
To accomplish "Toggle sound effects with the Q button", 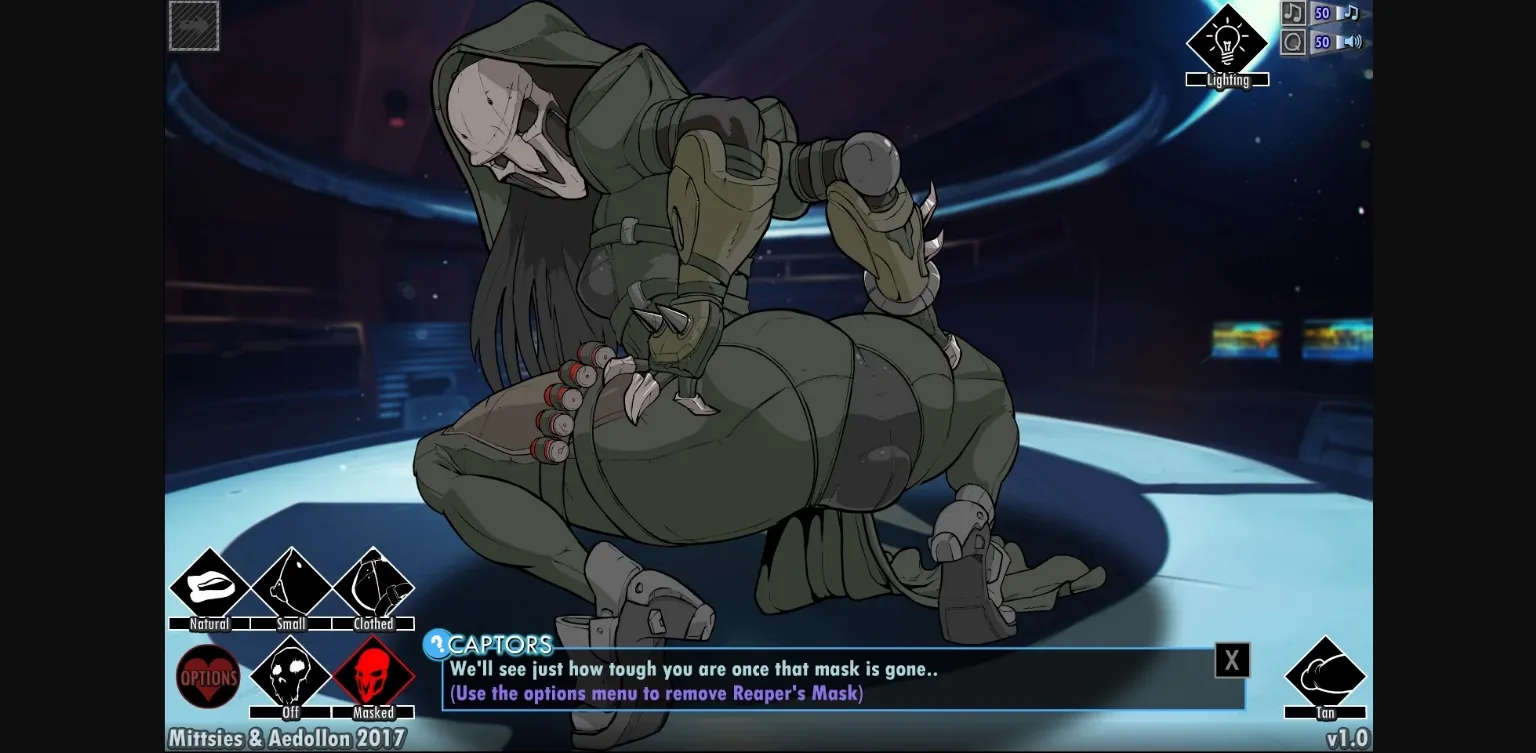I will coord(1292,42).
